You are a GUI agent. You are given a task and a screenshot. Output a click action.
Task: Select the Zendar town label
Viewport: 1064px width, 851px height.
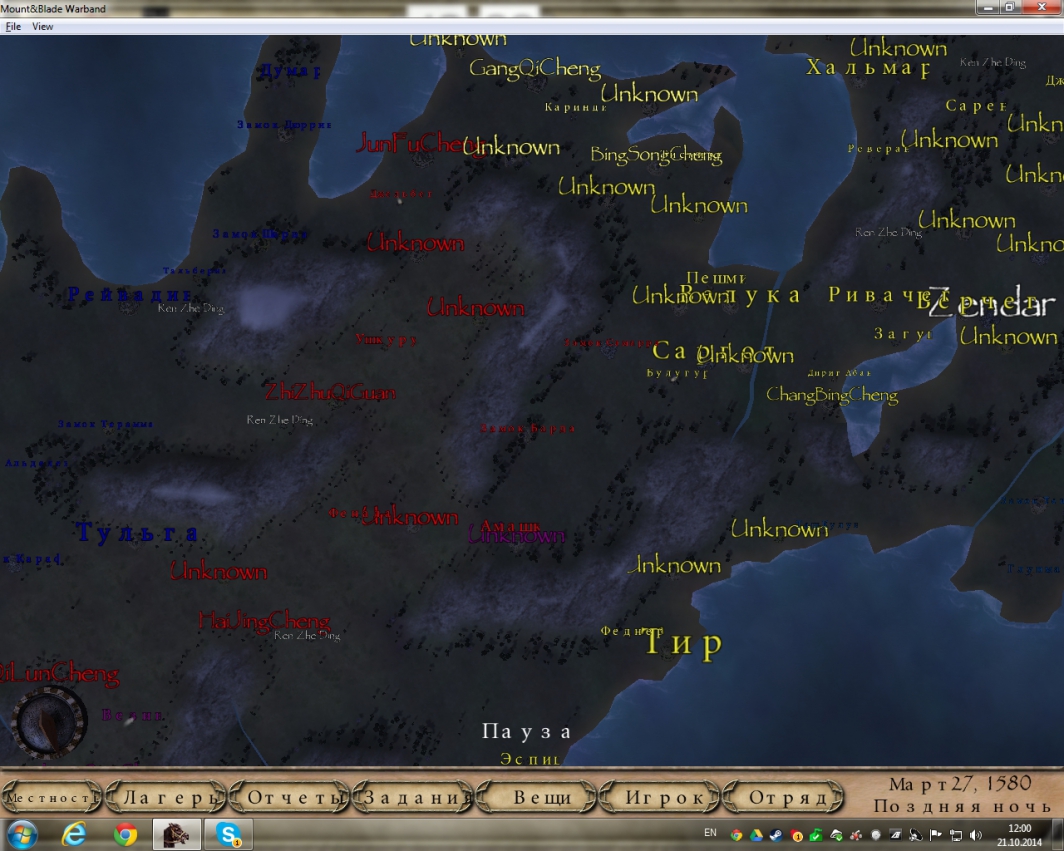point(991,304)
